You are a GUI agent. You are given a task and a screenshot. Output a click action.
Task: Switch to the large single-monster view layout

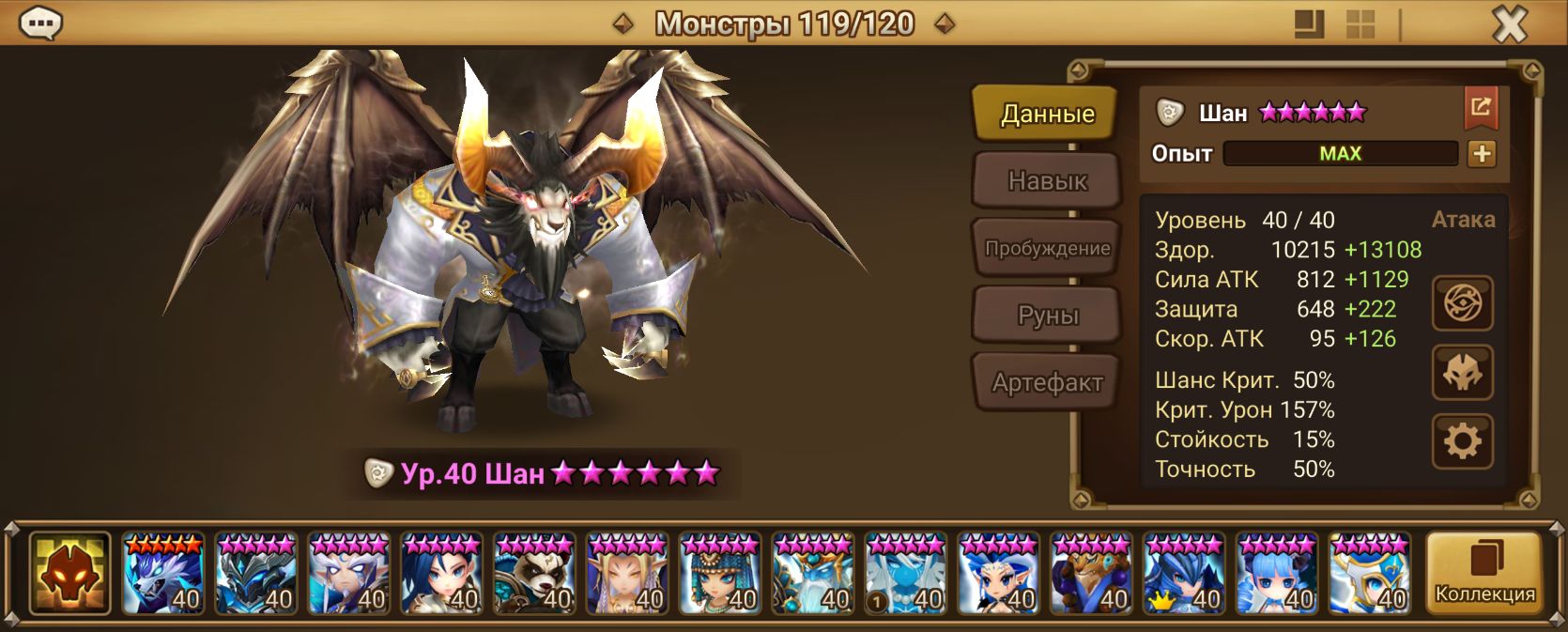(x=1309, y=24)
